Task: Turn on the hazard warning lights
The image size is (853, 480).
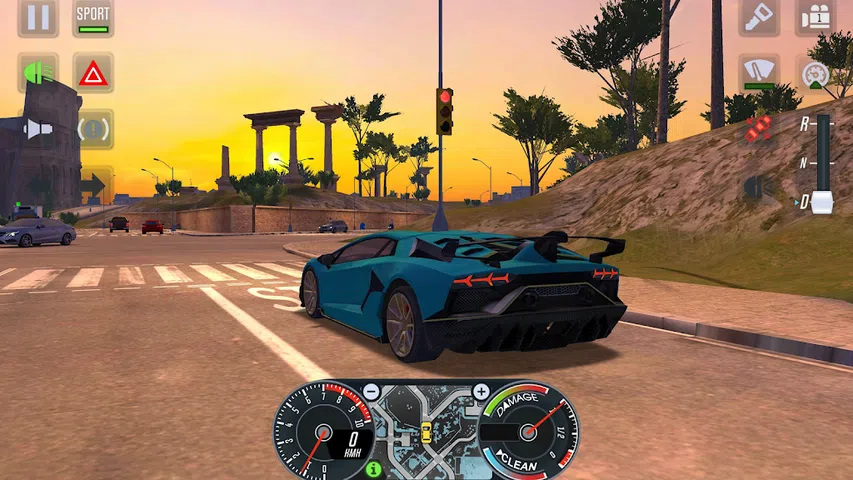Action: click(93, 73)
